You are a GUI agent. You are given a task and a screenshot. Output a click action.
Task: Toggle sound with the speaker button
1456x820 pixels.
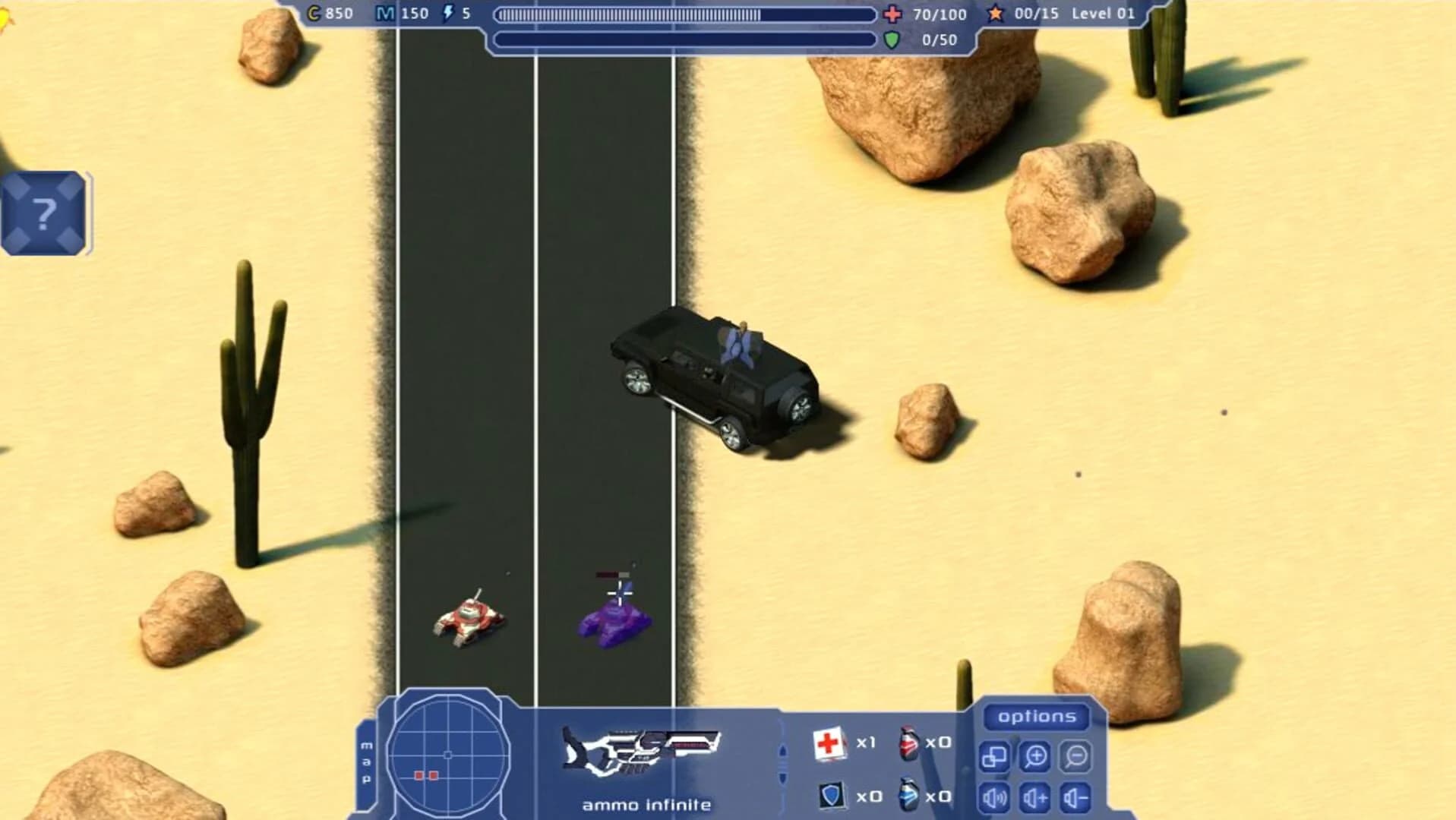(x=993, y=796)
